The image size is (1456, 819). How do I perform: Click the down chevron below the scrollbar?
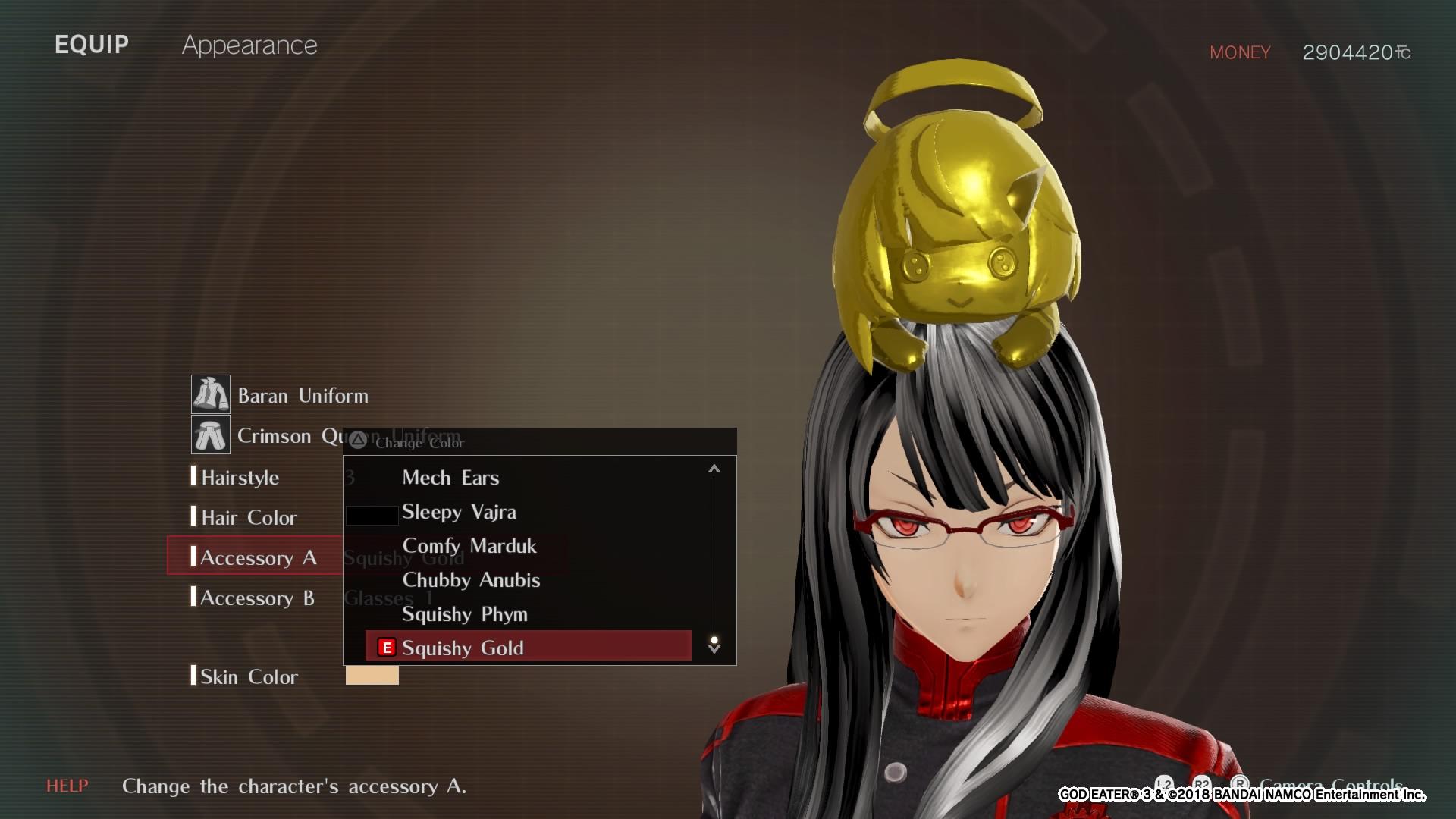(x=714, y=649)
